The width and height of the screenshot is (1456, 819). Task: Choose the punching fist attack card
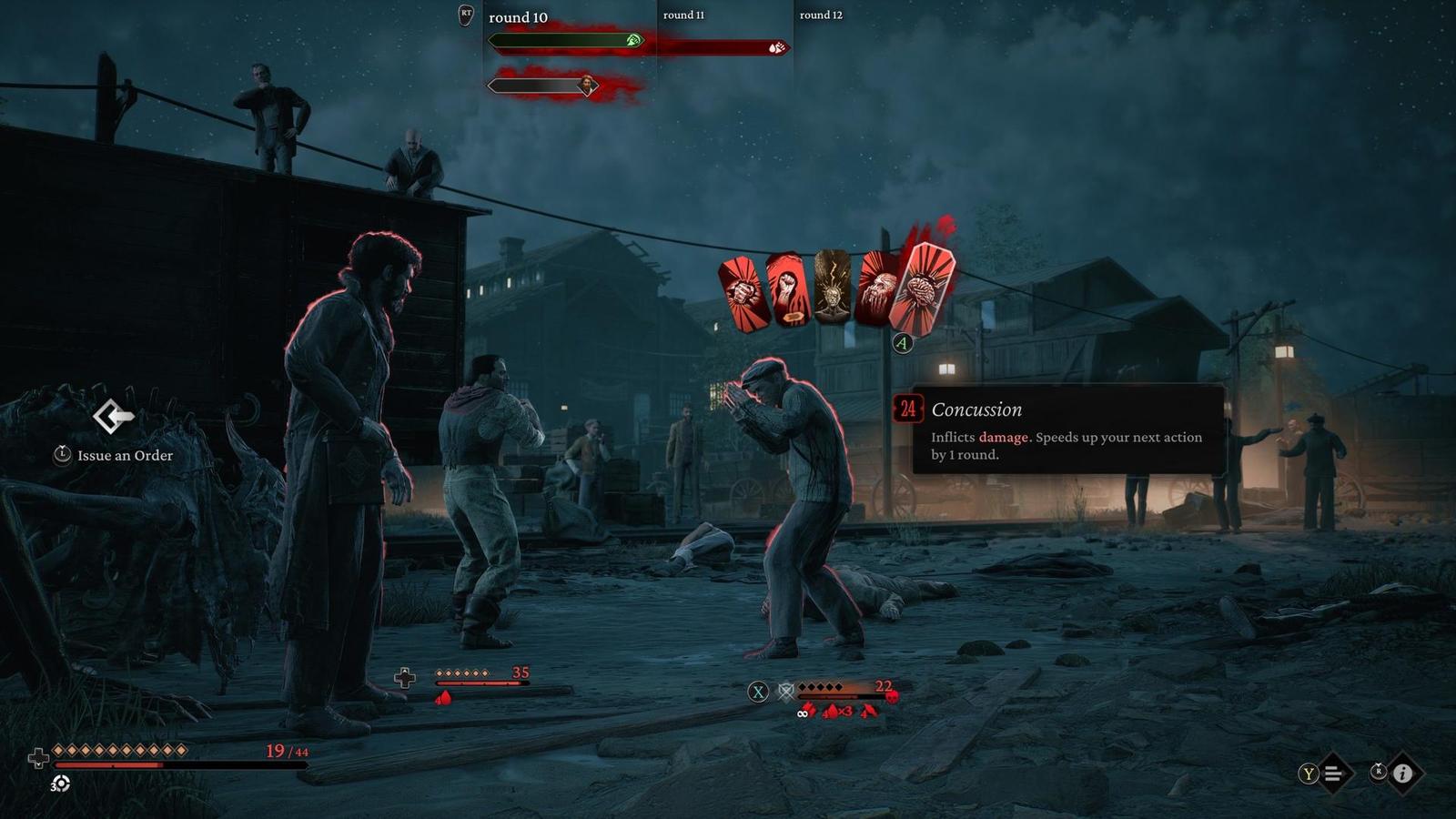pyautogui.click(x=743, y=293)
